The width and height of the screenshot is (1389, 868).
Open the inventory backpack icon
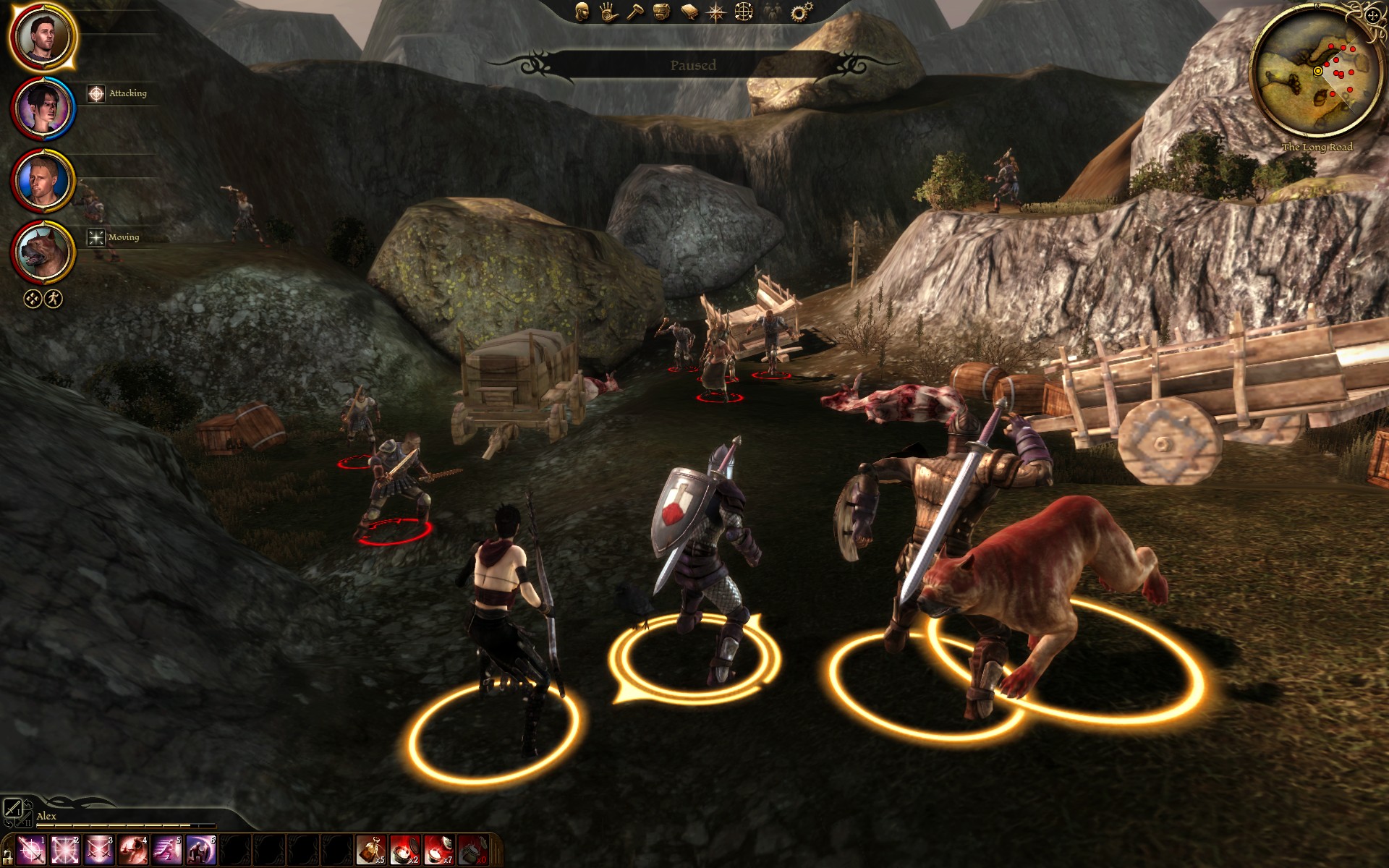pos(661,12)
